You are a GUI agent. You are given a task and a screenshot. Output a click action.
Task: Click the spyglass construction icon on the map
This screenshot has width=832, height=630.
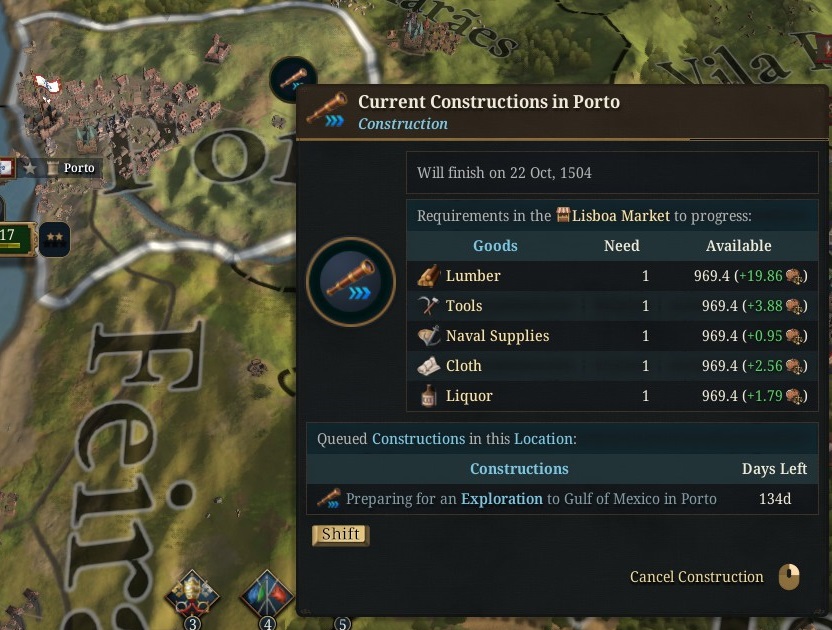point(292,78)
